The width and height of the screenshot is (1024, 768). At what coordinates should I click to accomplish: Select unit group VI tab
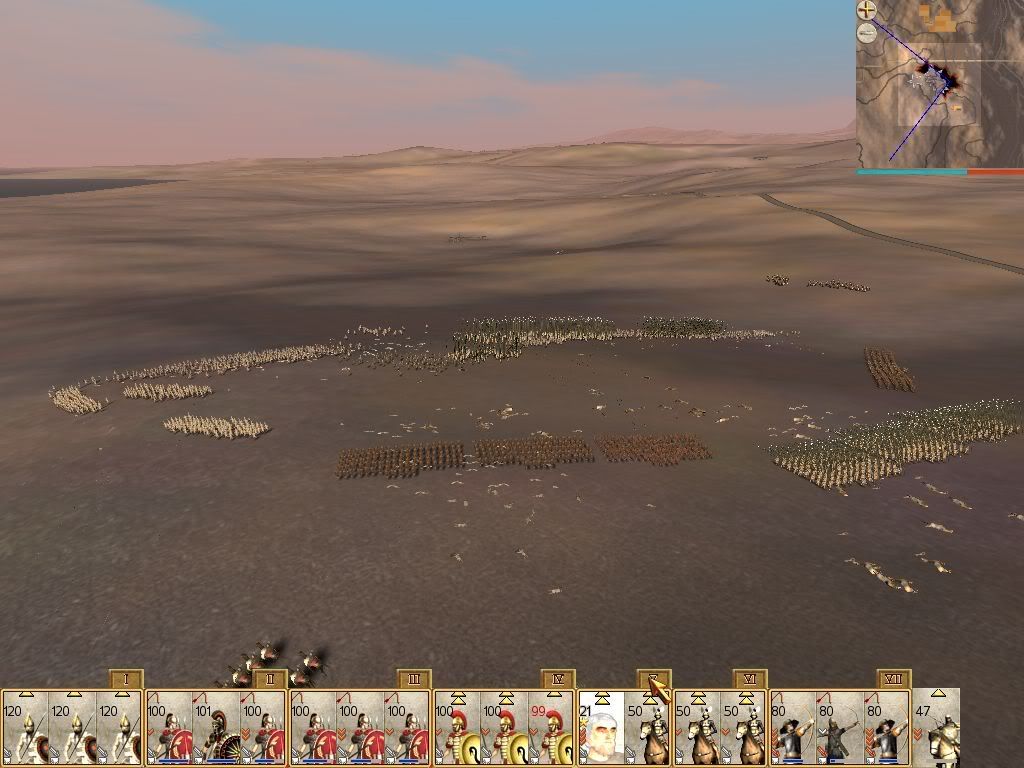(x=750, y=680)
